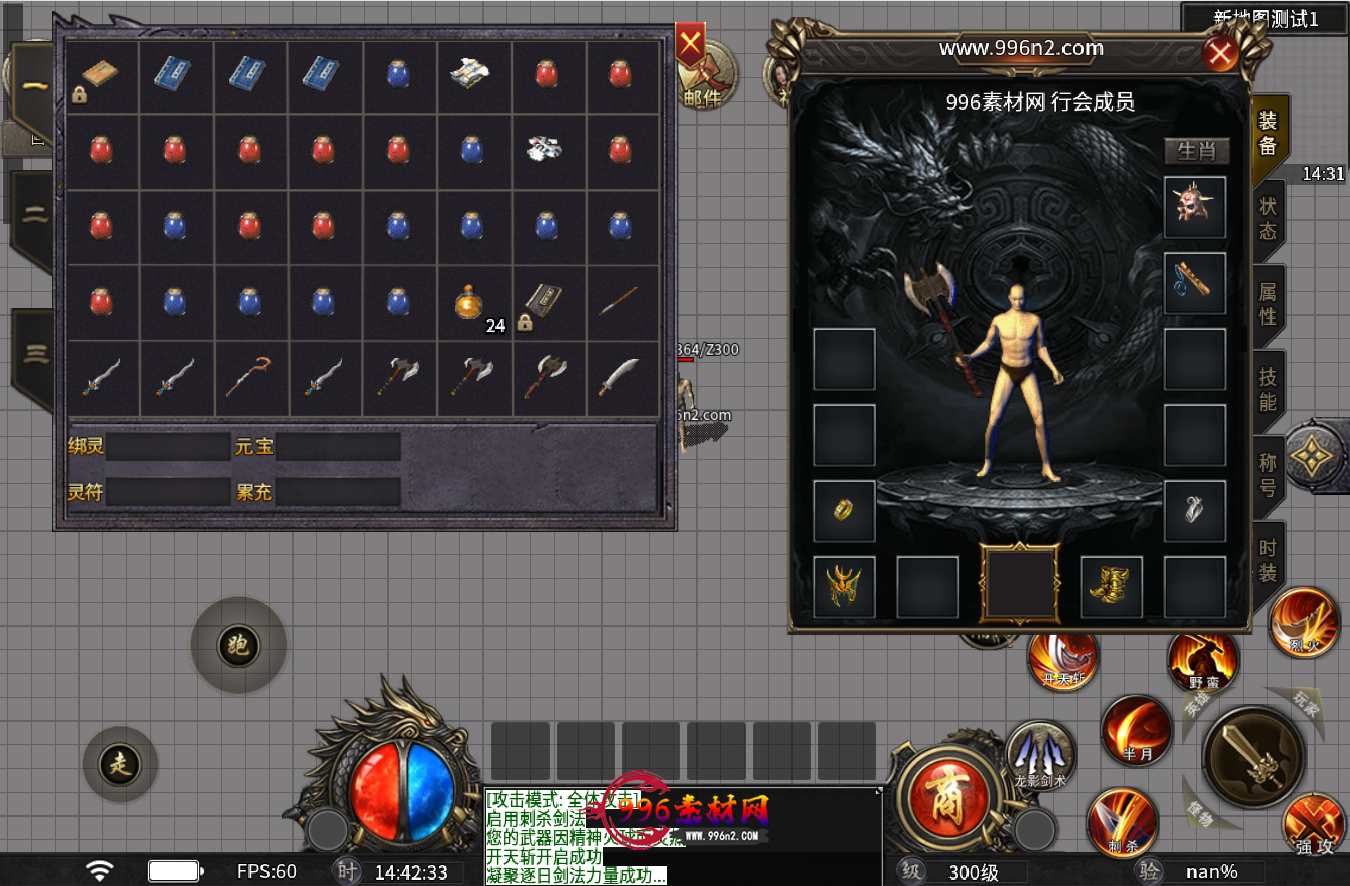Image resolution: width=1350 pixels, height=886 pixels.
Task: Activate the 野蛮 charge skill
Action: point(1203,662)
